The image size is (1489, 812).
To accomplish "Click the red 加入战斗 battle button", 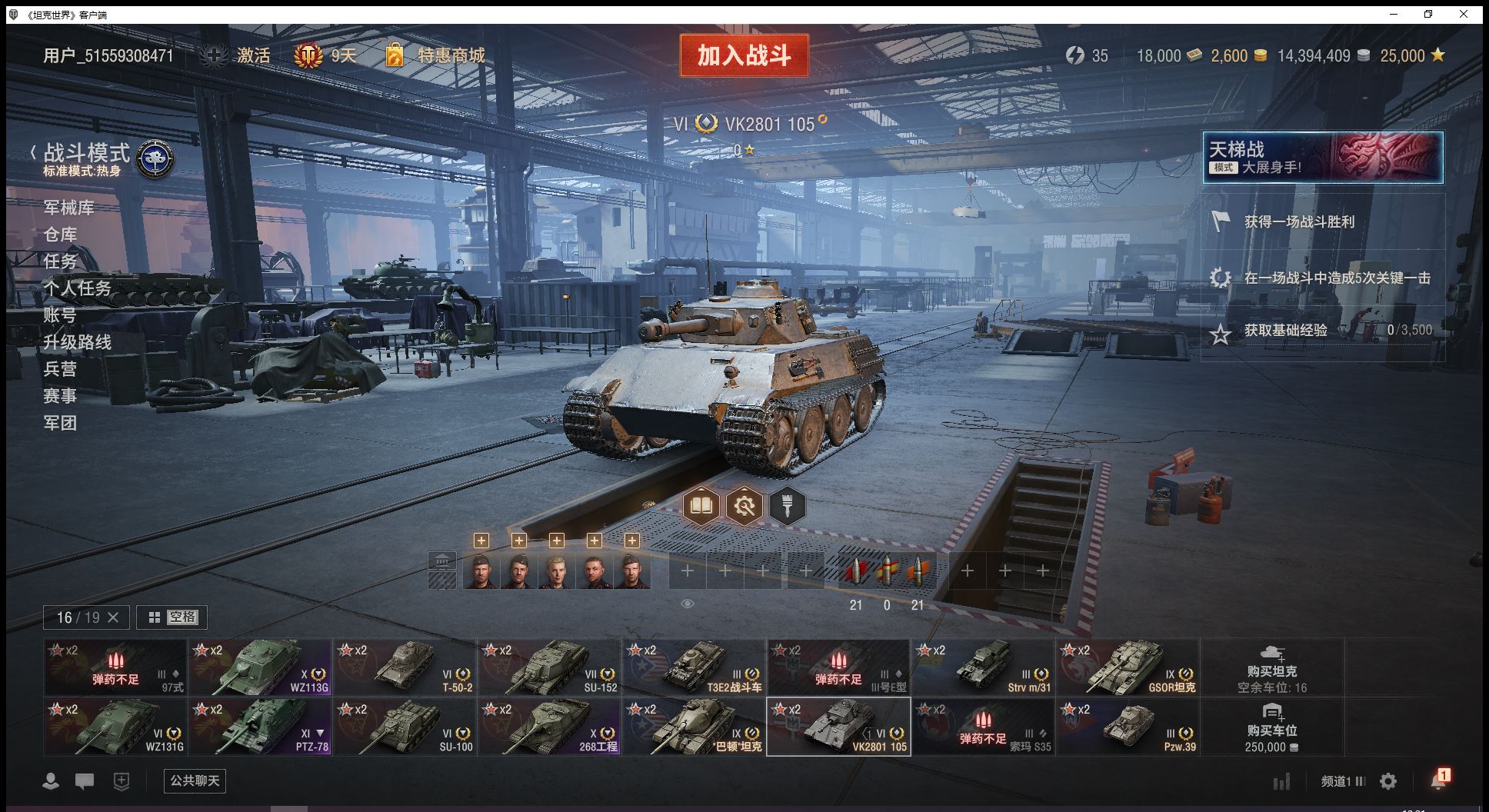I will click(x=744, y=55).
